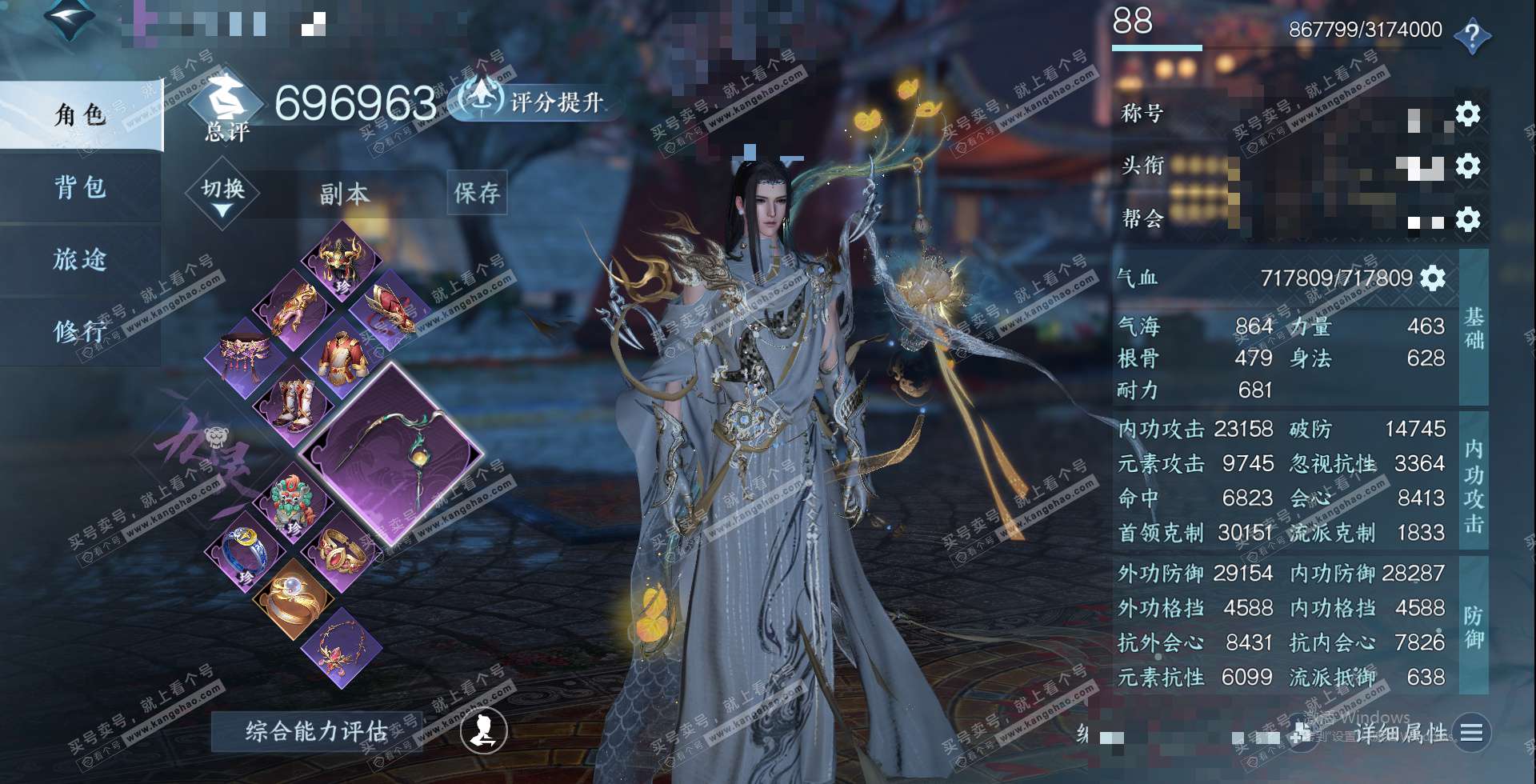This screenshot has height=784, width=1536.
Task: Save the loadout with 保存
Action: coord(477,193)
